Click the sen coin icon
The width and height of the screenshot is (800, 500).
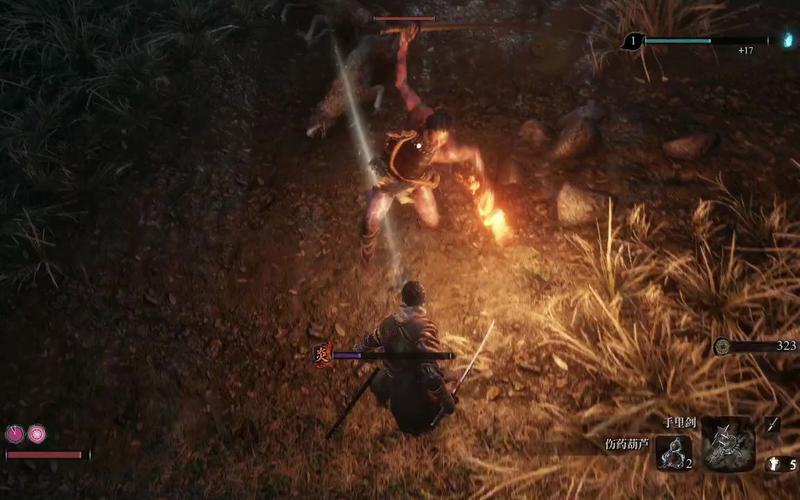tap(722, 346)
